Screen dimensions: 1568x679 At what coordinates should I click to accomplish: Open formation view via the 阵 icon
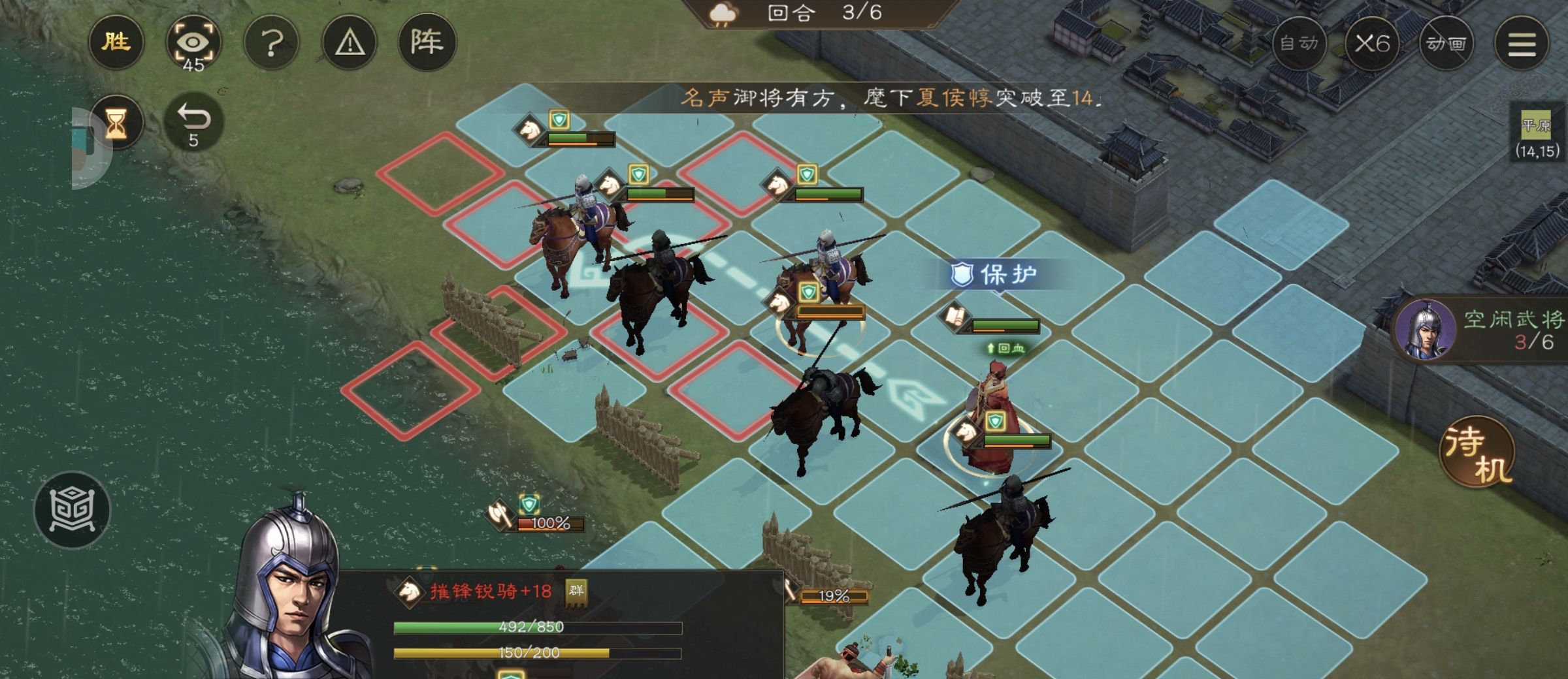click(429, 42)
